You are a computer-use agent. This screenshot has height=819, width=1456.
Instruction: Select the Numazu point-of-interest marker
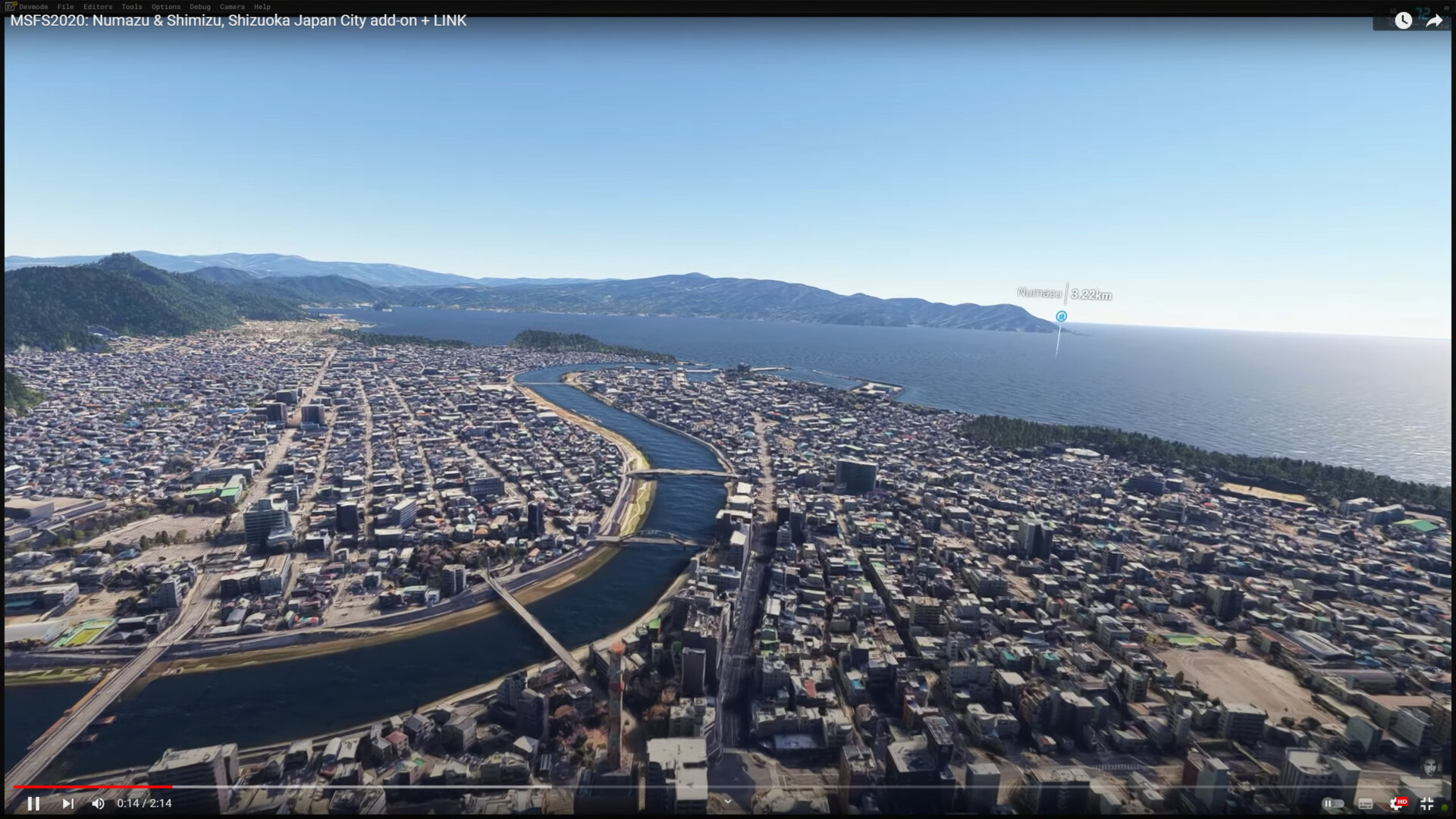pyautogui.click(x=1061, y=316)
